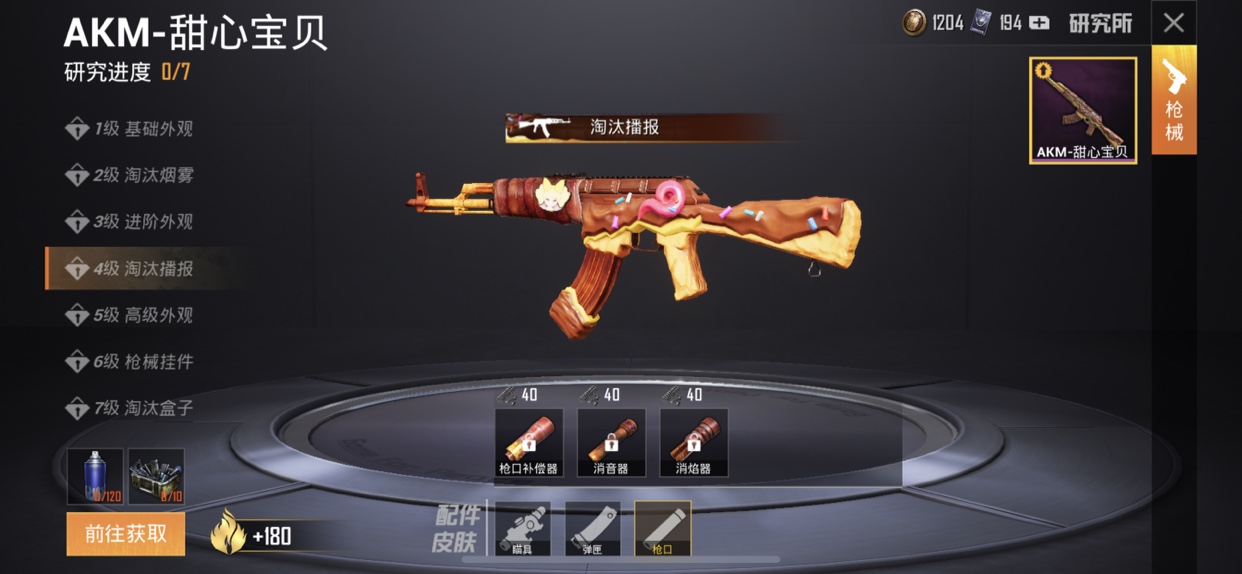Pick the 消焰器 flash hider skin
The height and width of the screenshot is (574, 1242).
pyautogui.click(x=694, y=443)
